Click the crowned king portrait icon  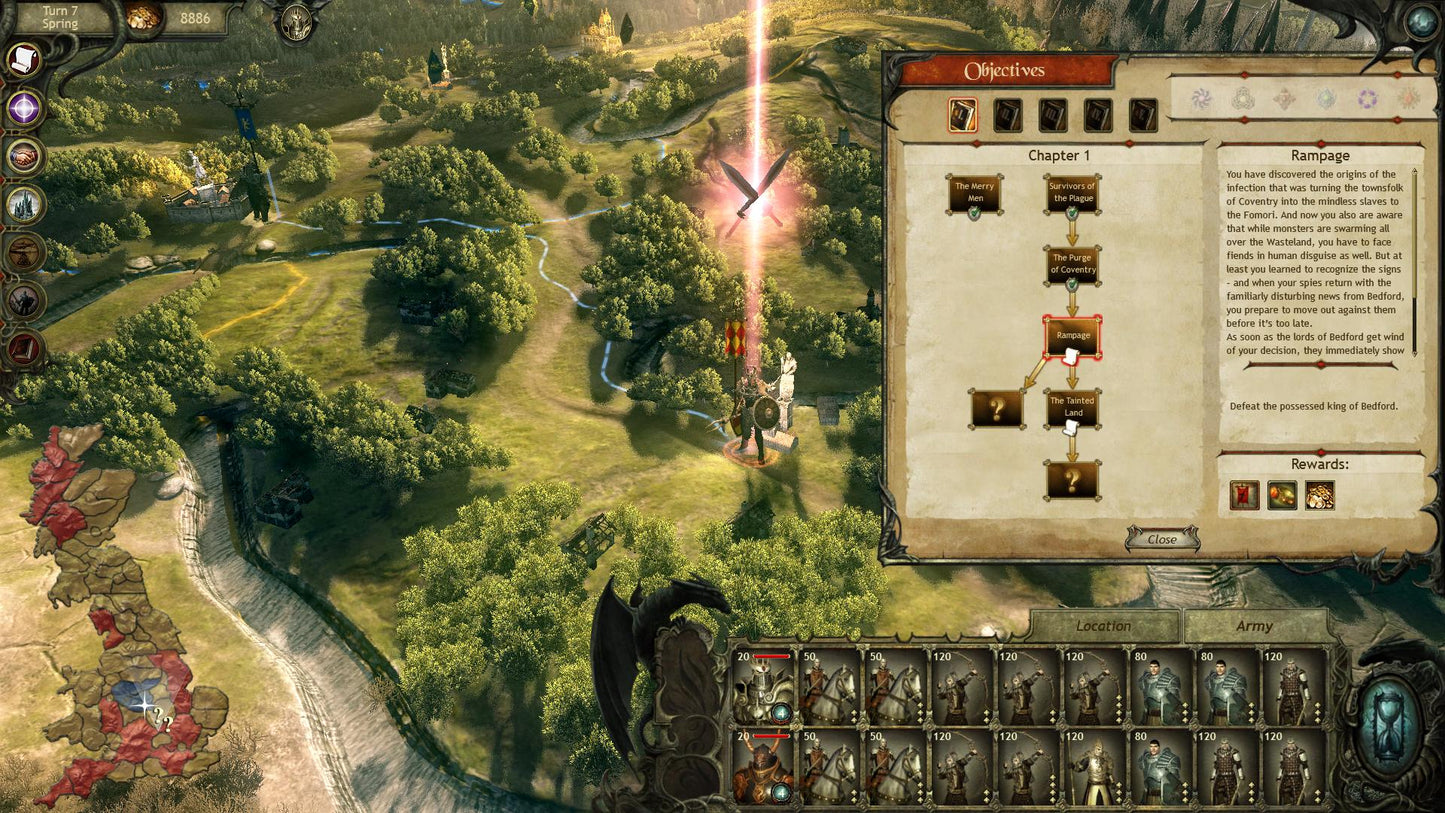pos(296,22)
